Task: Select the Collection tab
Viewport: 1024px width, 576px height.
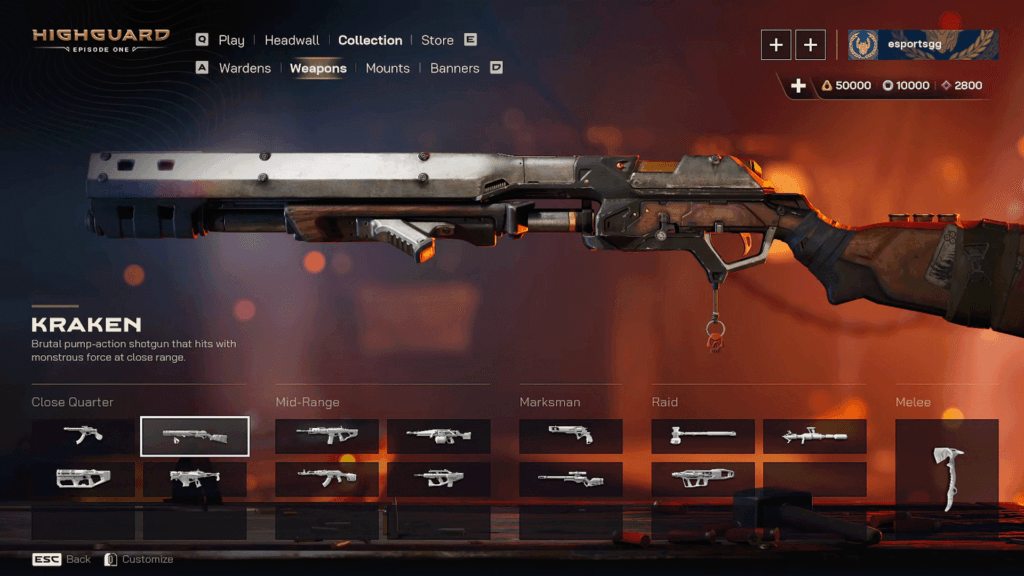Action: pyautogui.click(x=370, y=40)
